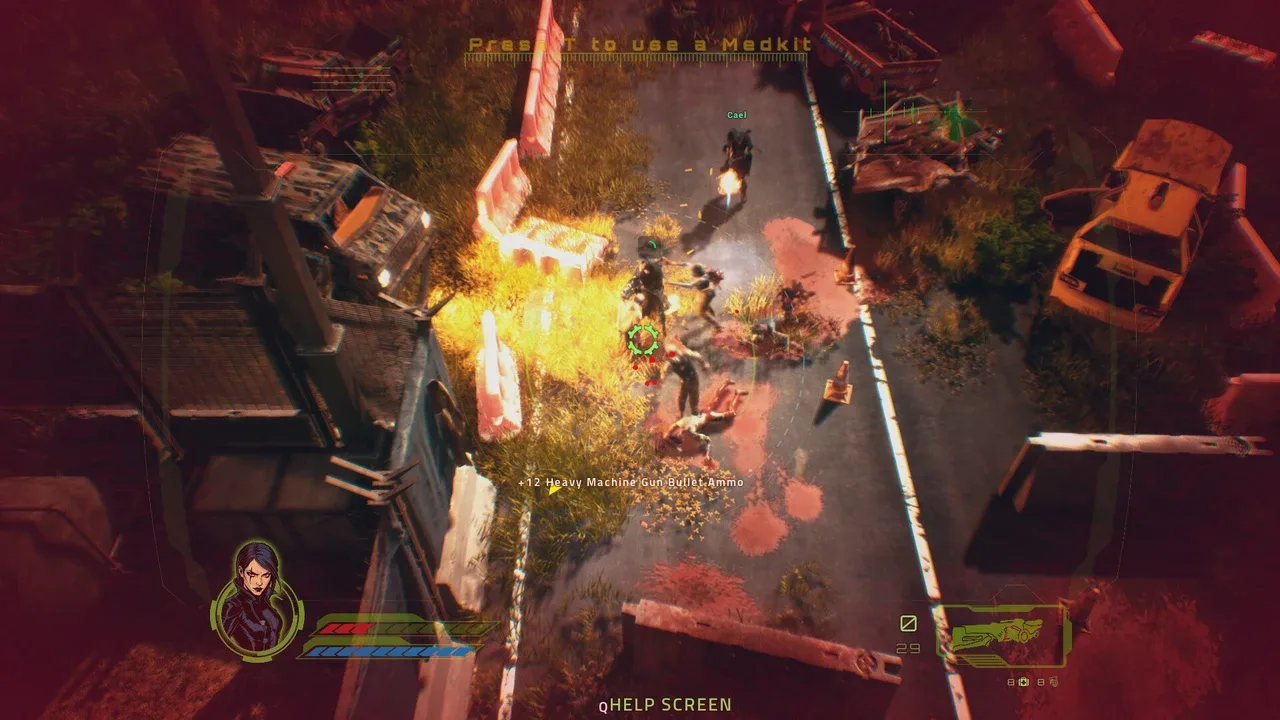Image resolution: width=1280 pixels, height=720 pixels.
Task: Use the medkit icon below the weapon
Action: point(1023,682)
